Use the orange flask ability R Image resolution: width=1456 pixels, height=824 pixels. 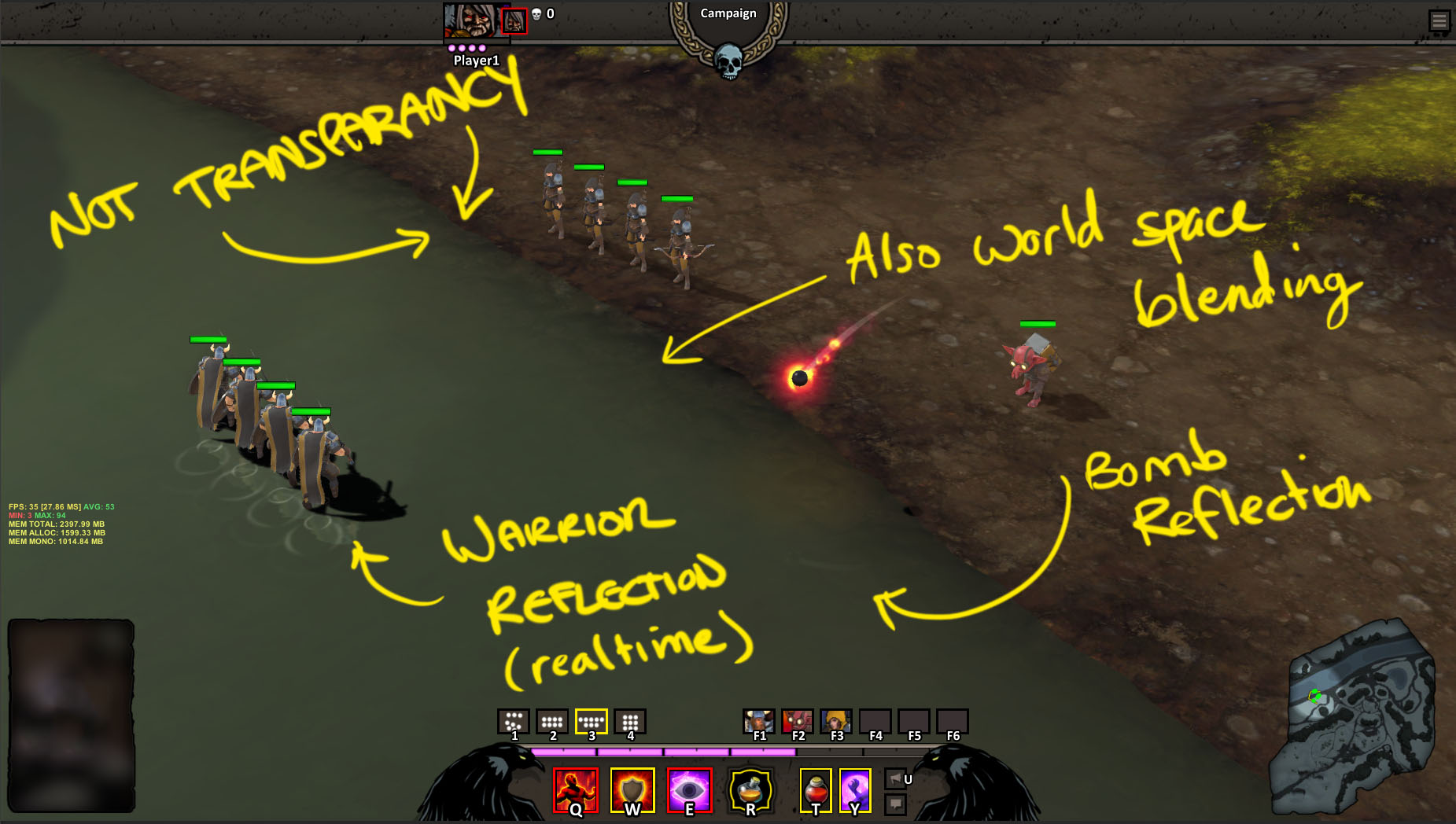coord(750,790)
